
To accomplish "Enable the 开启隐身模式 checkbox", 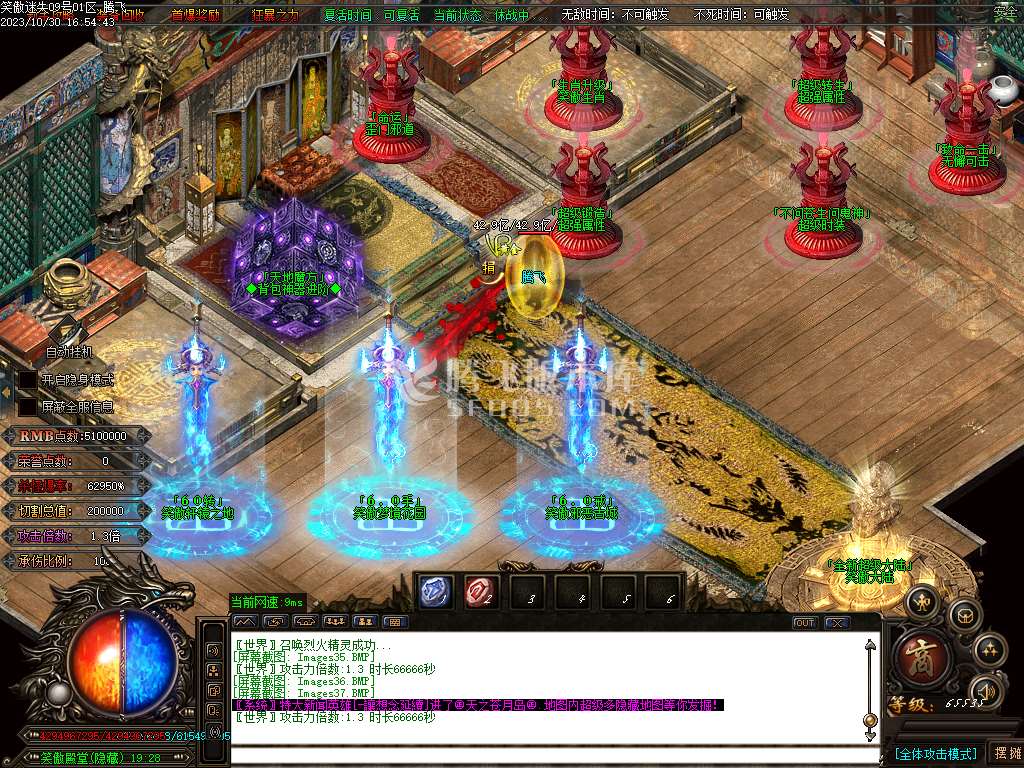I will click(x=27, y=380).
